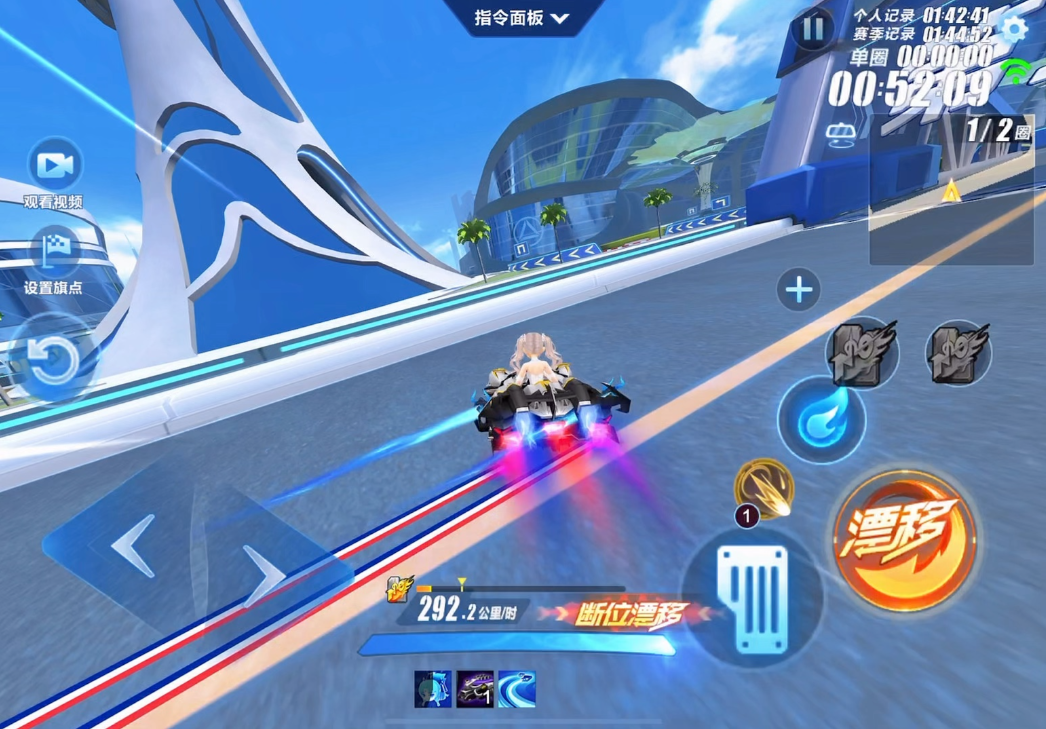Select the blue swirl drift buff icon
The width and height of the screenshot is (1046, 729).
pos(517,689)
